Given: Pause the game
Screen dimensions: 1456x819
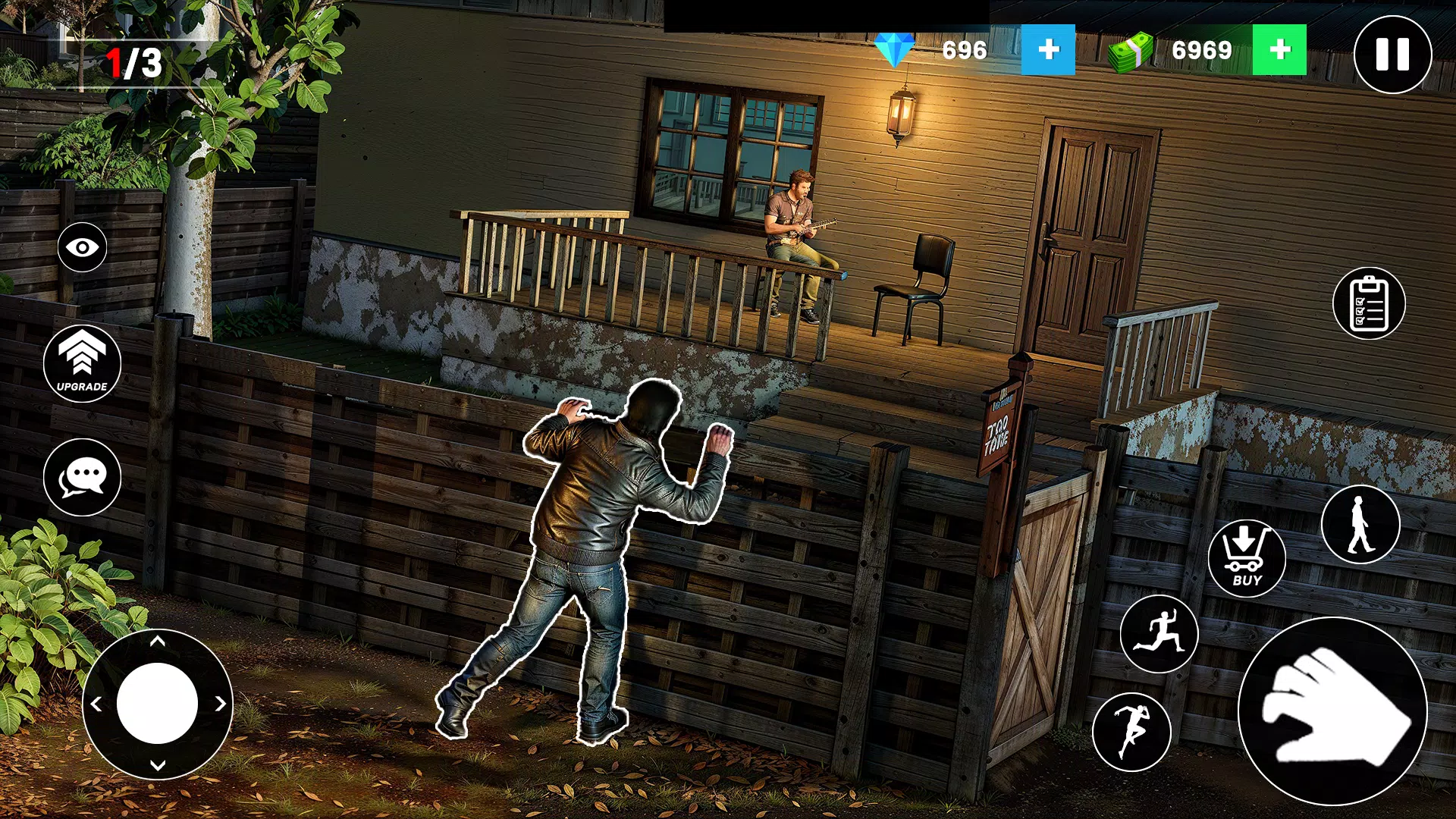Looking at the screenshot, I should pos(1392,55).
